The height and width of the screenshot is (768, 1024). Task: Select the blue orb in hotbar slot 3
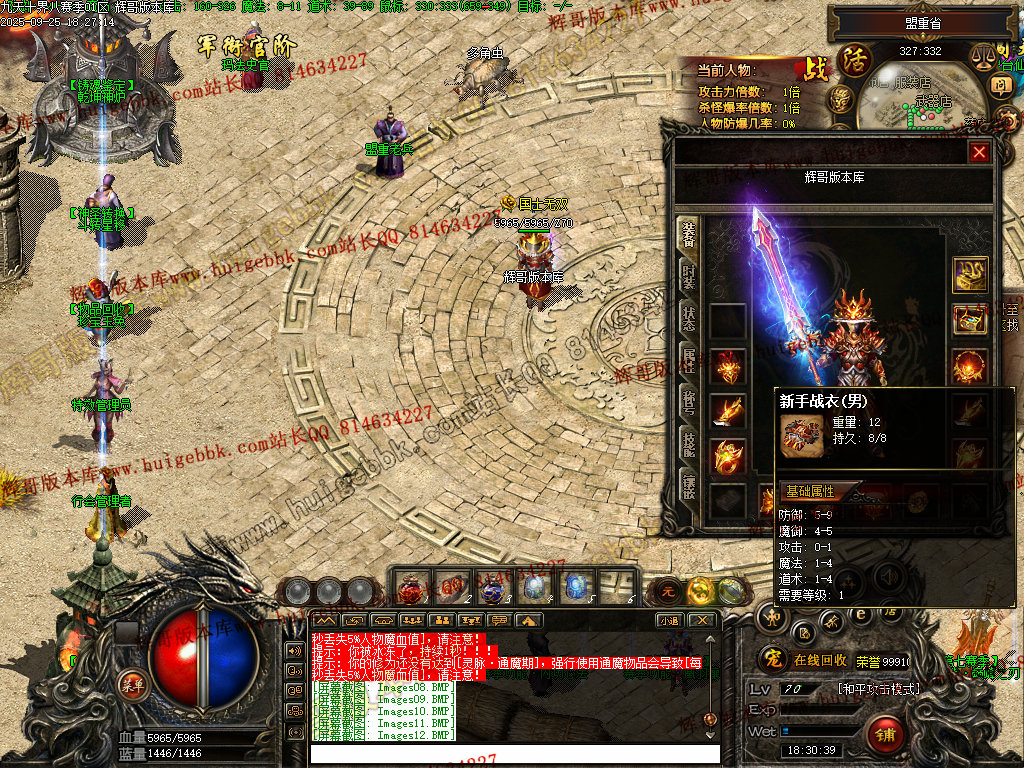pos(493,587)
